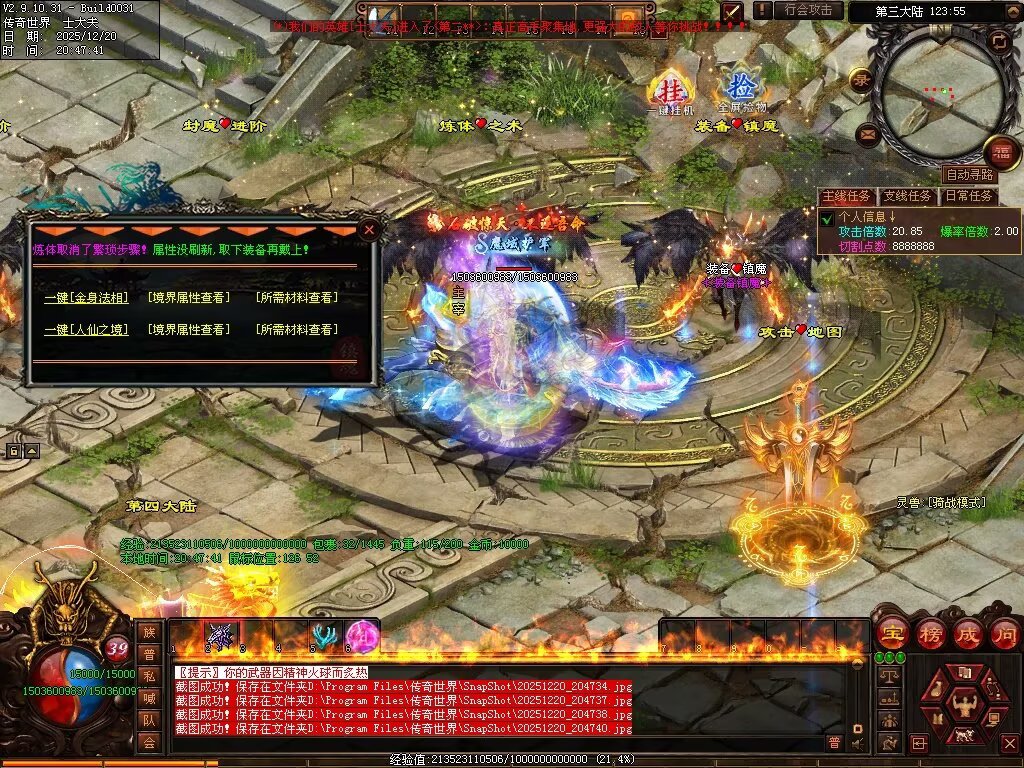Viewport: 1024px width, 768px height.
Task: View 境界属性查看 for 金身法相
Action: [189, 298]
